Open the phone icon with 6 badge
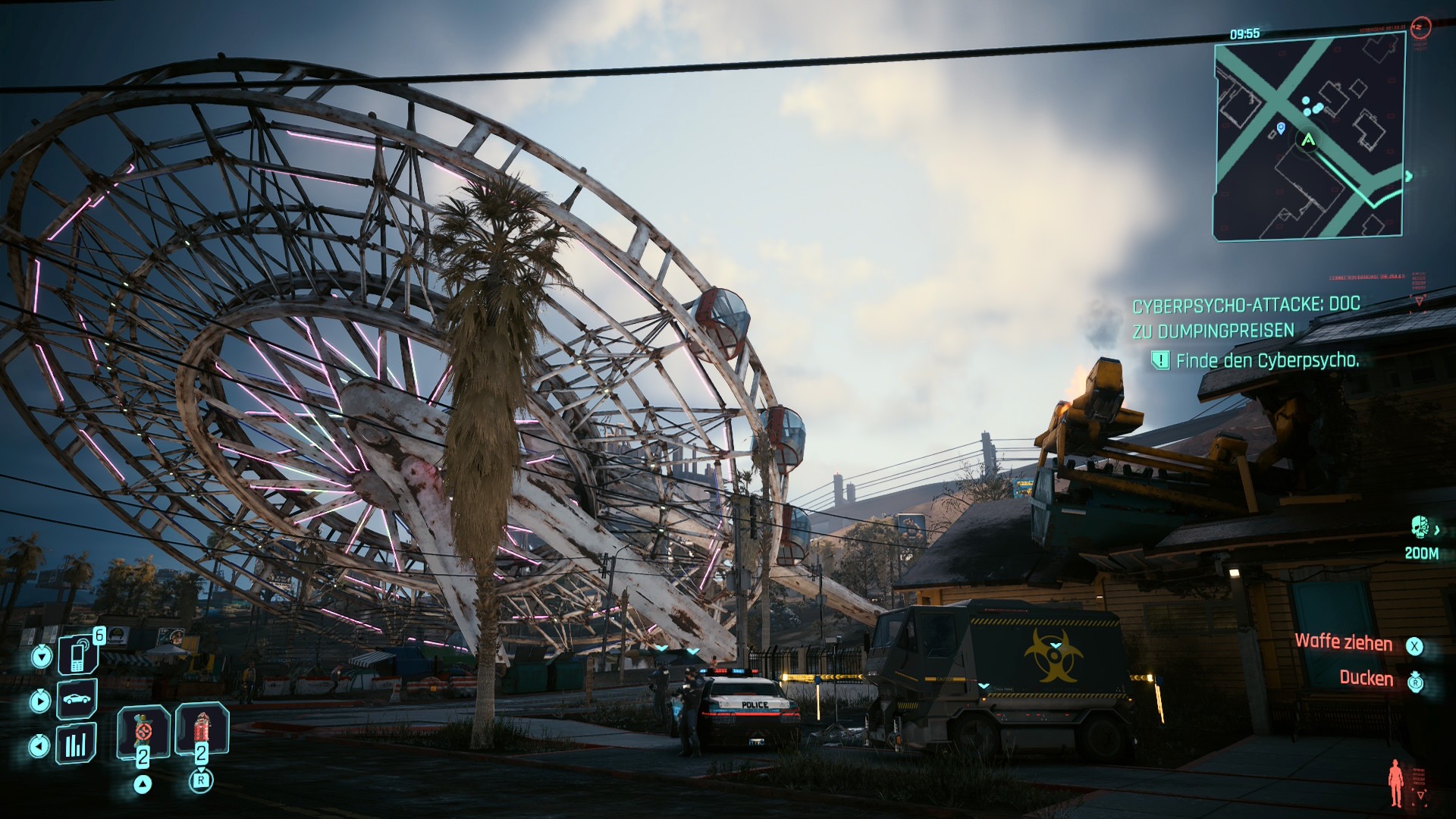The width and height of the screenshot is (1456, 819). [x=78, y=654]
